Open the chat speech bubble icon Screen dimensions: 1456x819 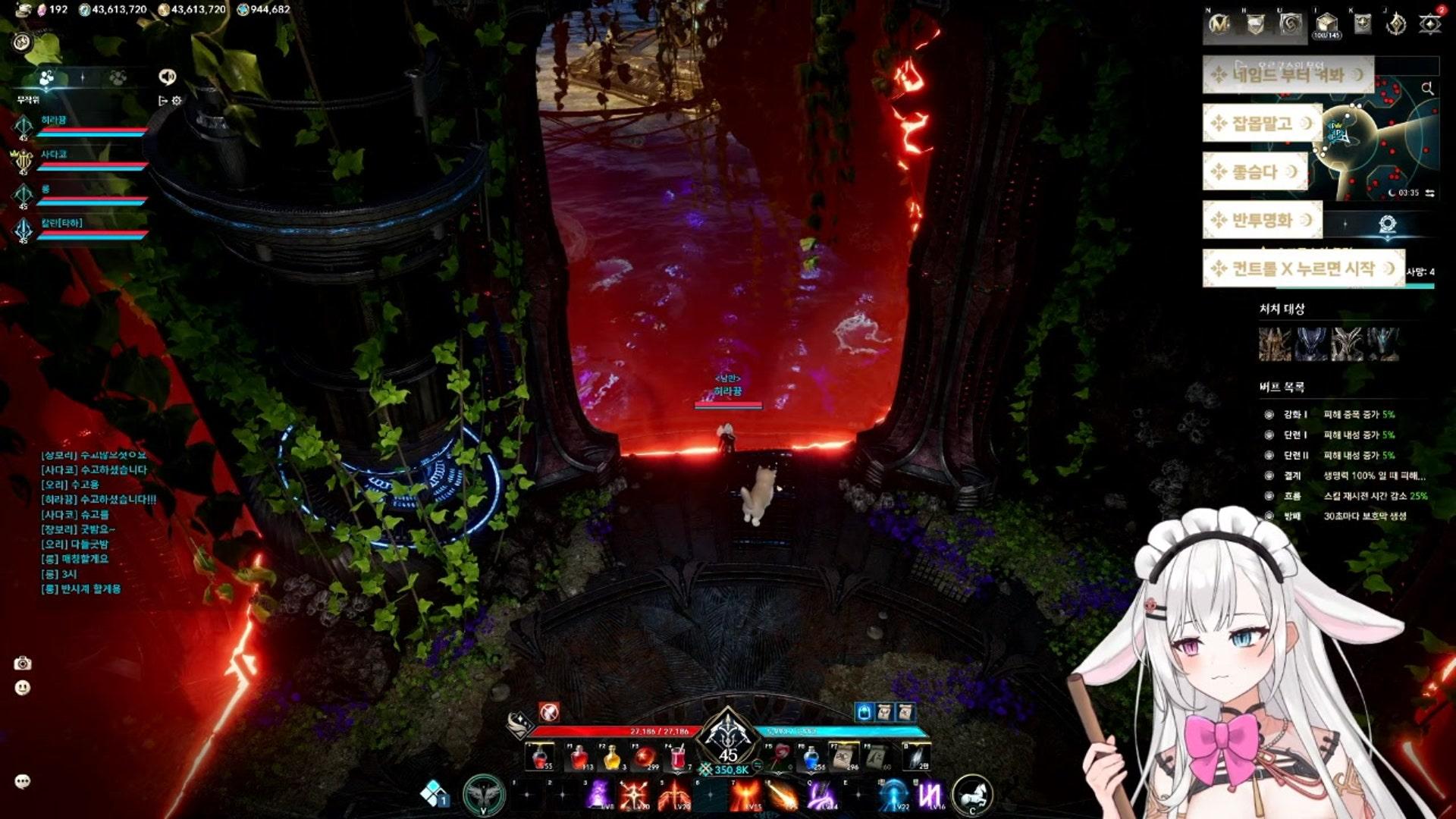23,781
